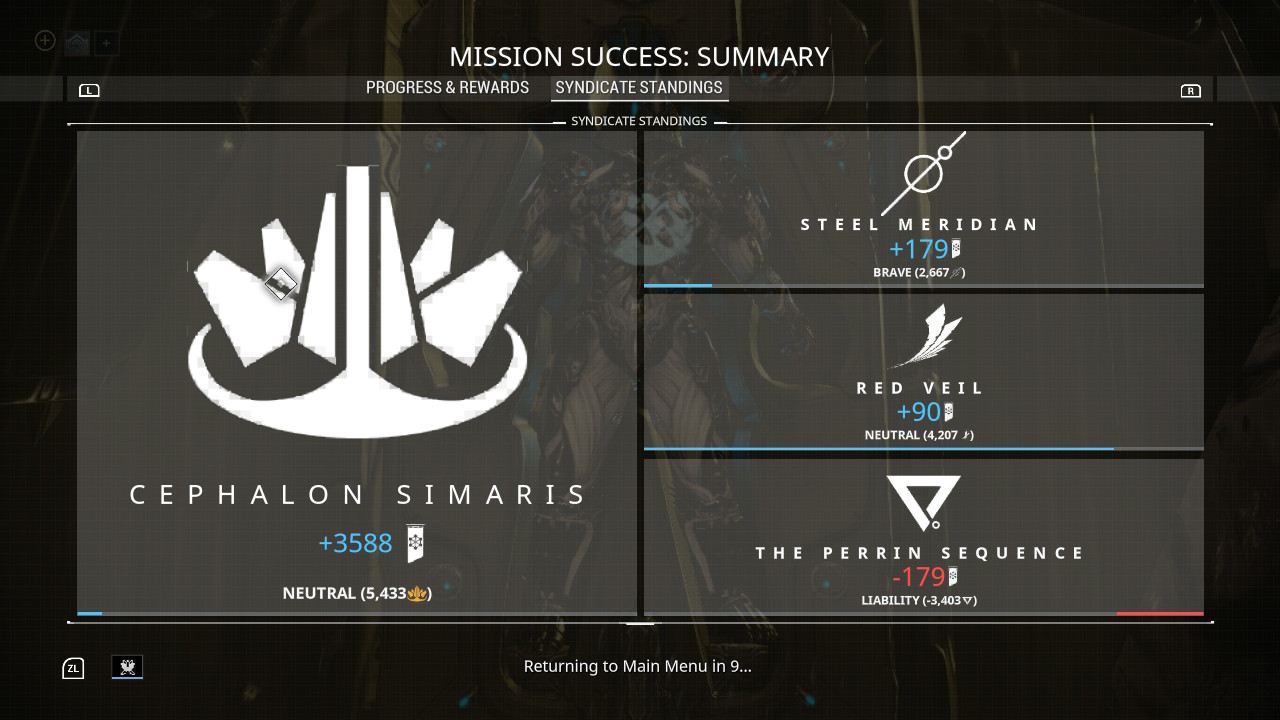Screen dimensions: 1280x720
Task: Click the ZL button prompt
Action: pyautogui.click(x=72, y=668)
